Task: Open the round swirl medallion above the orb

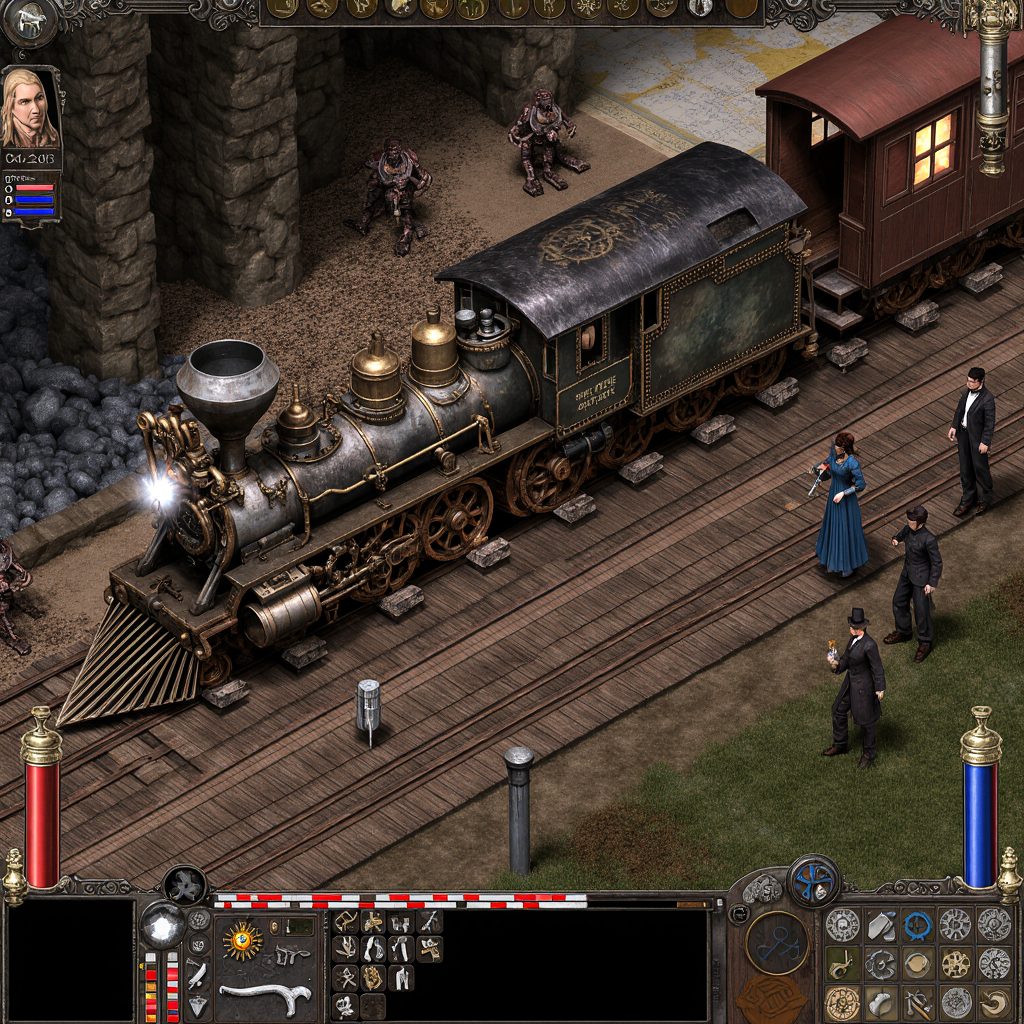Action: coord(185,886)
